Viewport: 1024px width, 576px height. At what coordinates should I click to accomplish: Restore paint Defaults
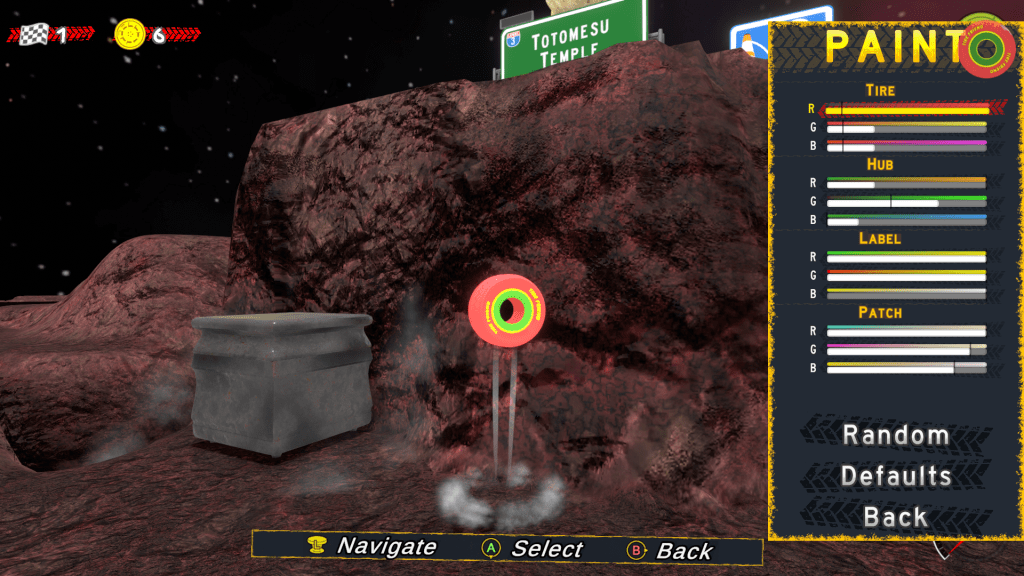(x=895, y=476)
